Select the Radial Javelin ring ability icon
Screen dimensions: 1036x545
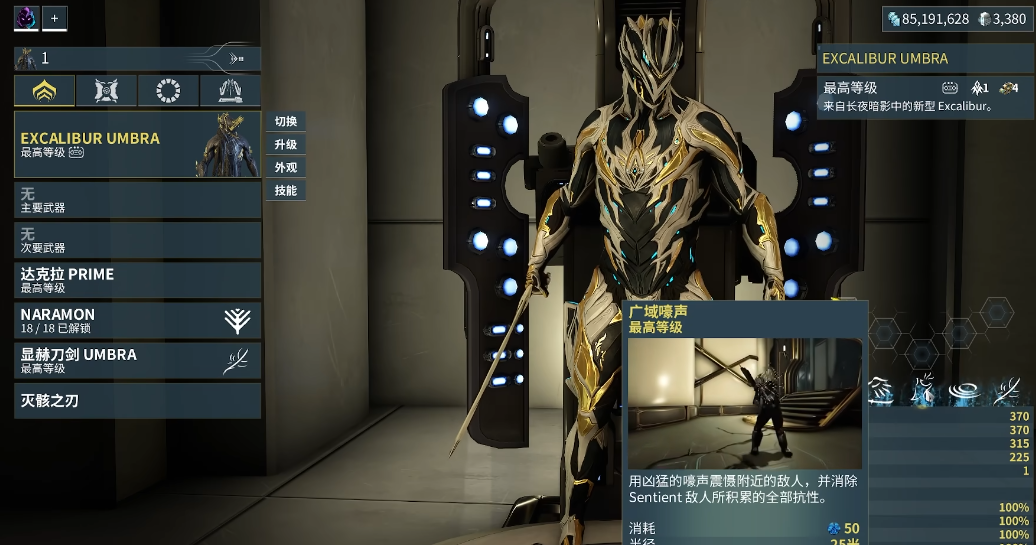[x=964, y=391]
